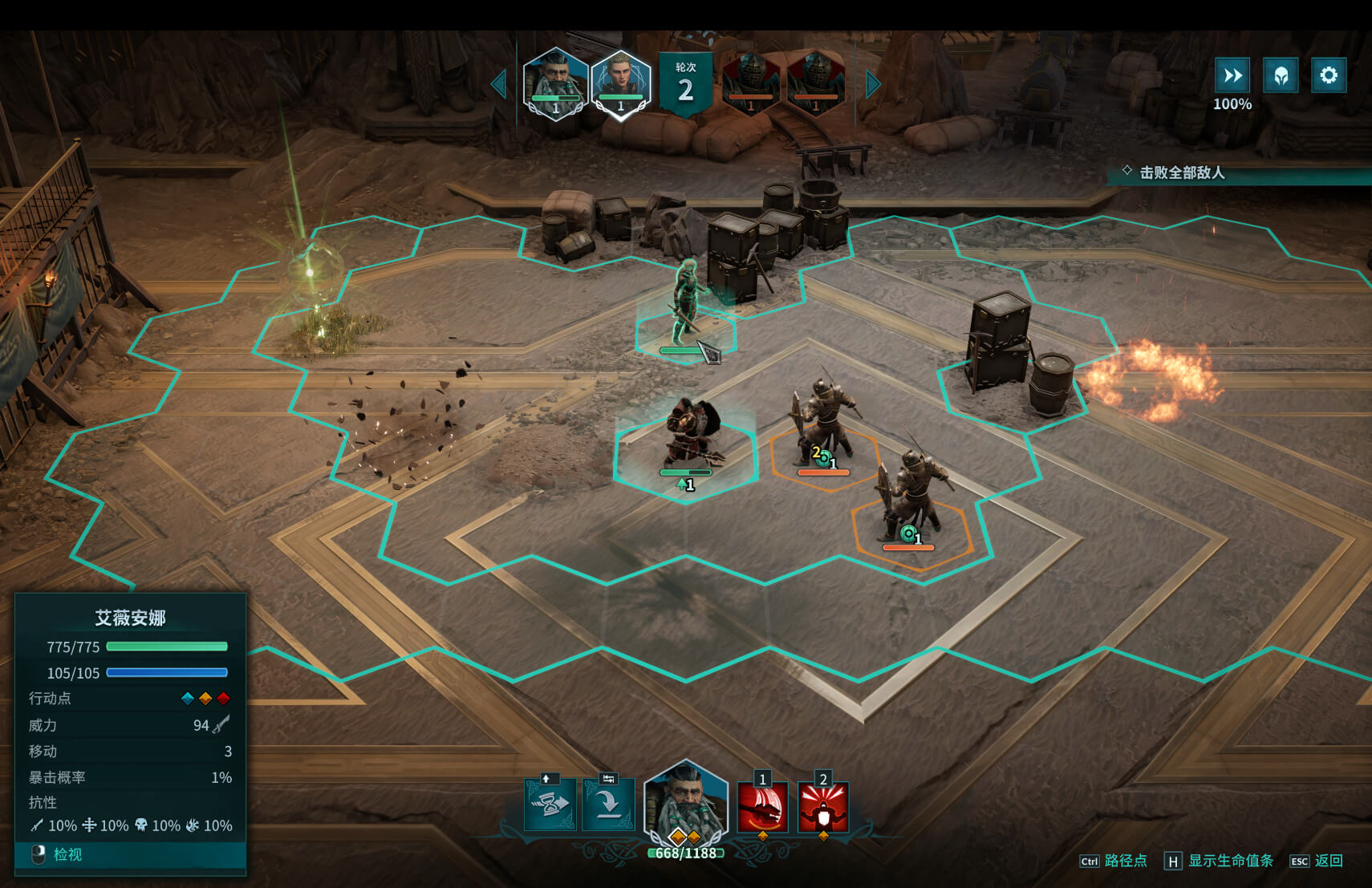Activate the wait hourglass action
1372x888 pixels.
tap(550, 804)
